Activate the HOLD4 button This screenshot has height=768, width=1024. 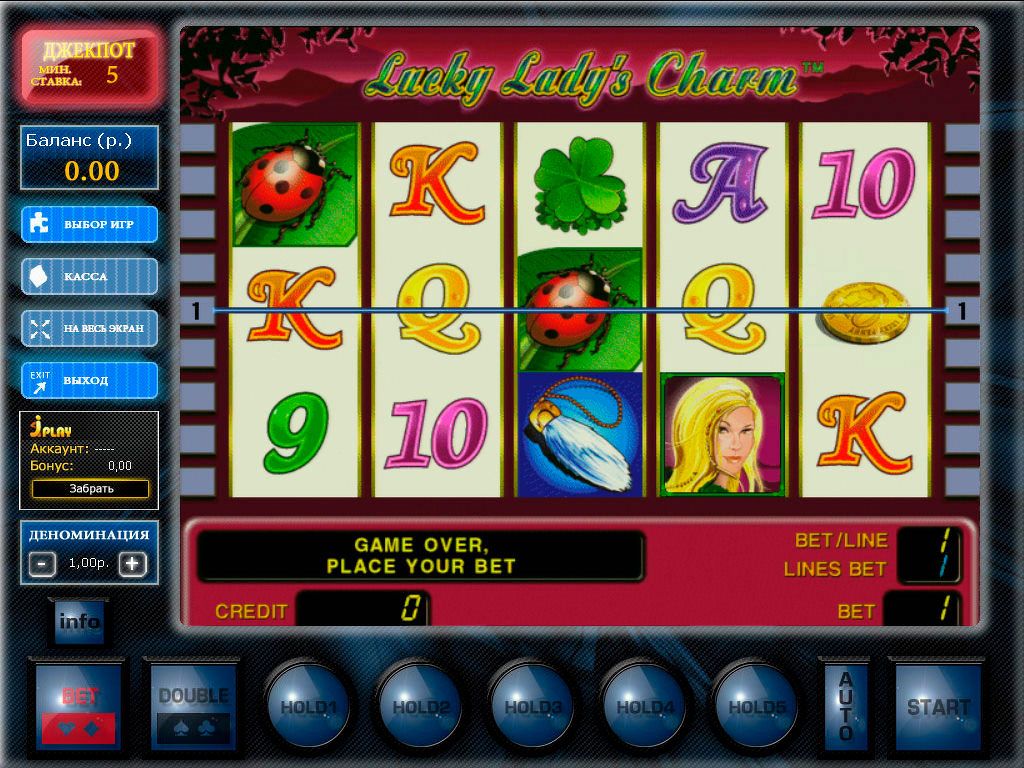coord(644,706)
